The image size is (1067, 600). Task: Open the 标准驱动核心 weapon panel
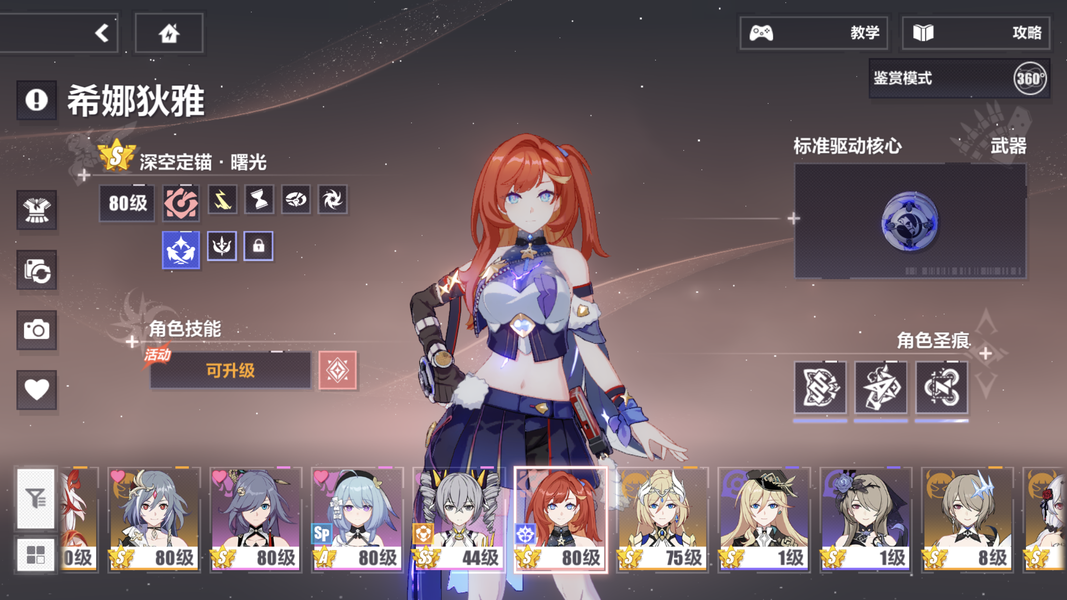[909, 221]
